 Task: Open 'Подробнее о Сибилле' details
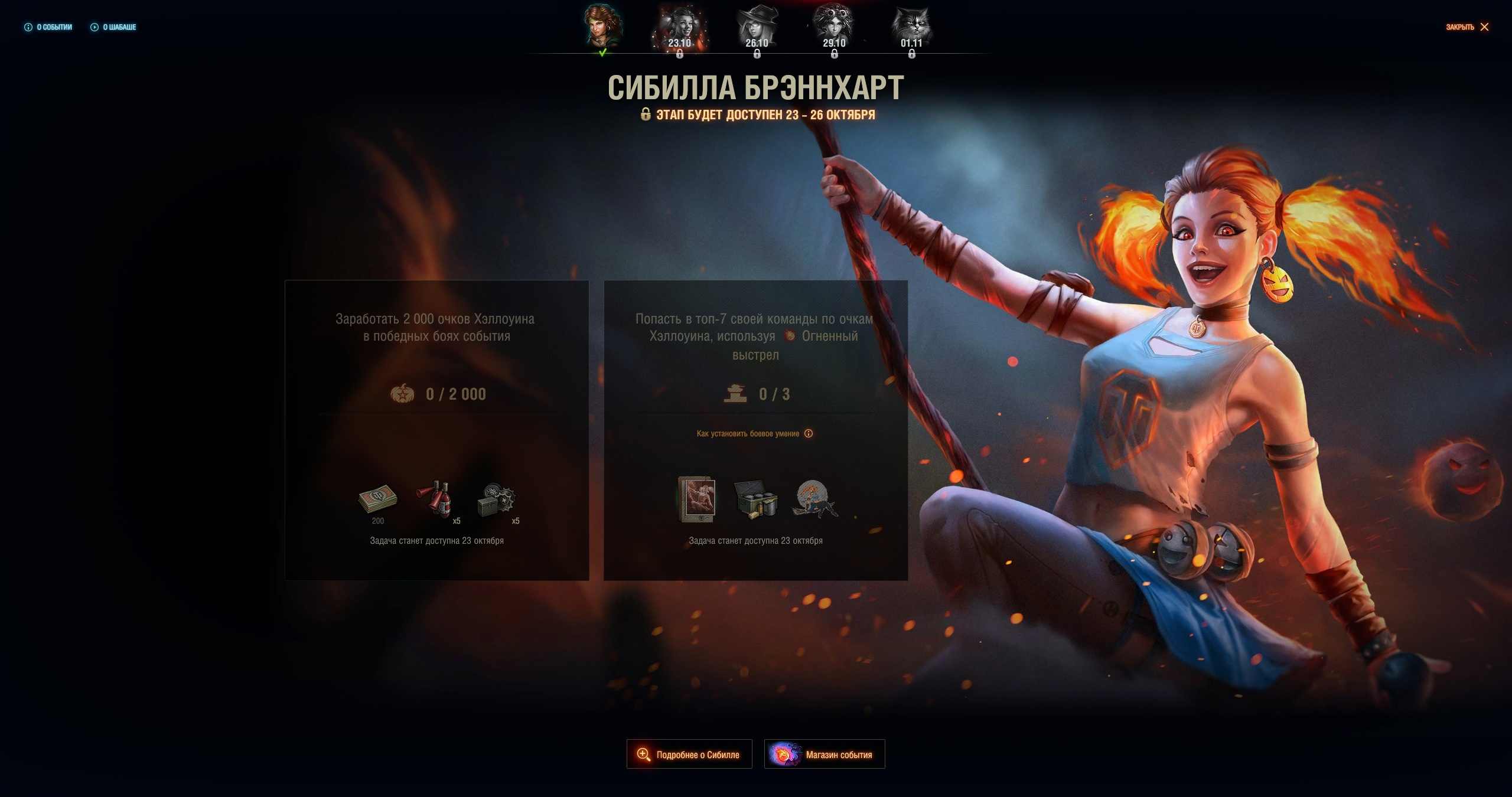[689, 754]
